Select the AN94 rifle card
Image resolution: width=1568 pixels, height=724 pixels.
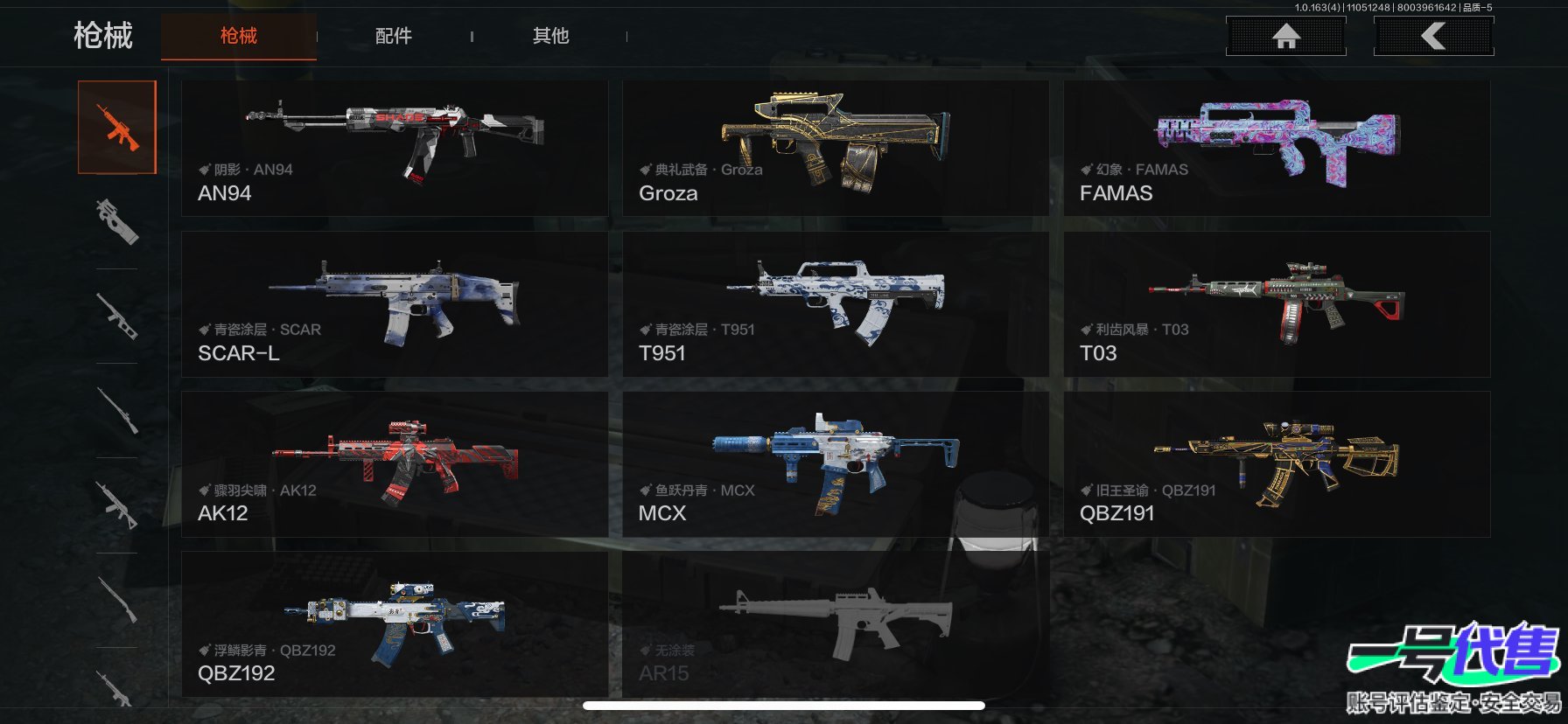(x=394, y=149)
